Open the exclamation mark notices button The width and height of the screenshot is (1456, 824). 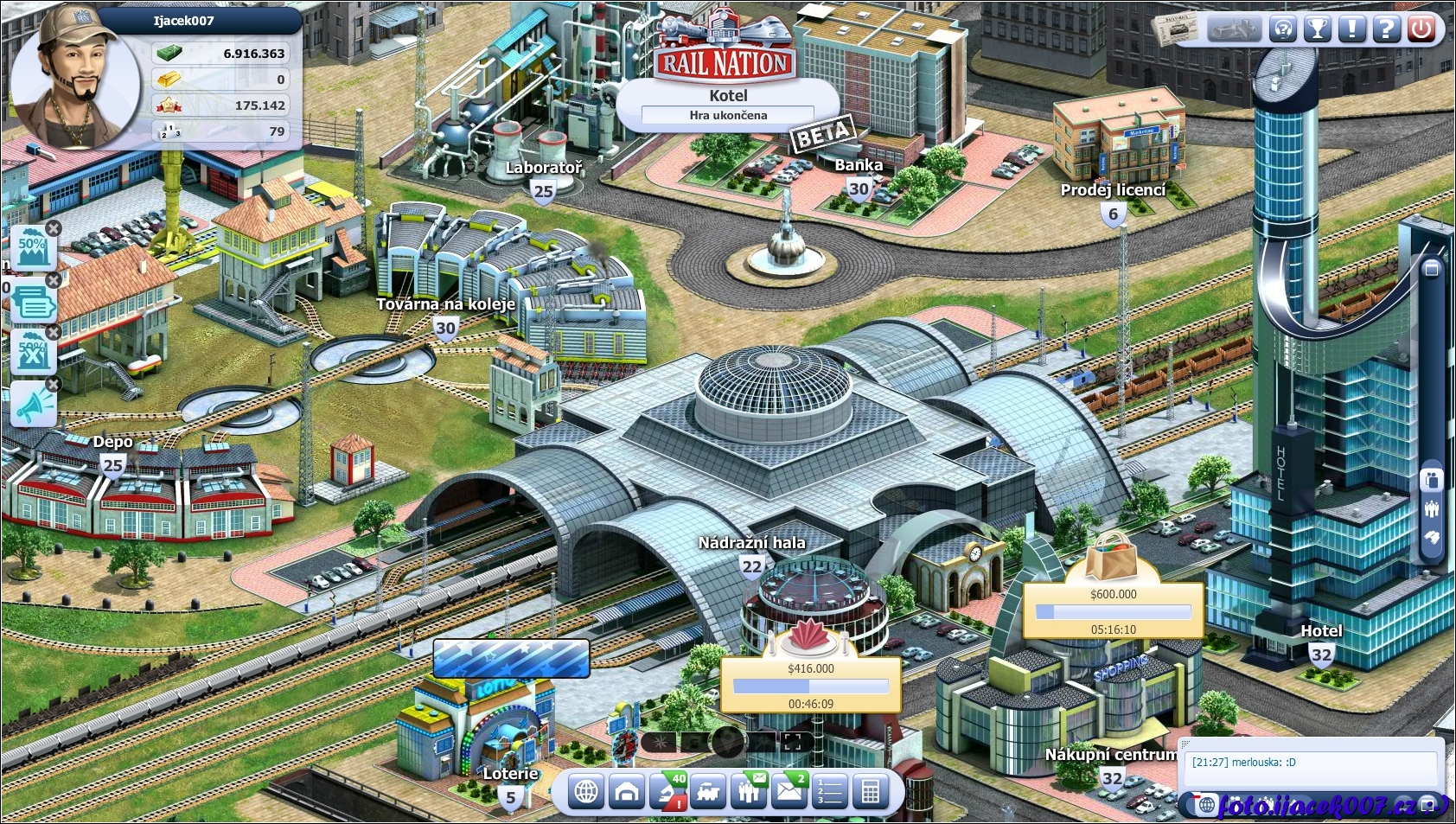pyautogui.click(x=1352, y=29)
